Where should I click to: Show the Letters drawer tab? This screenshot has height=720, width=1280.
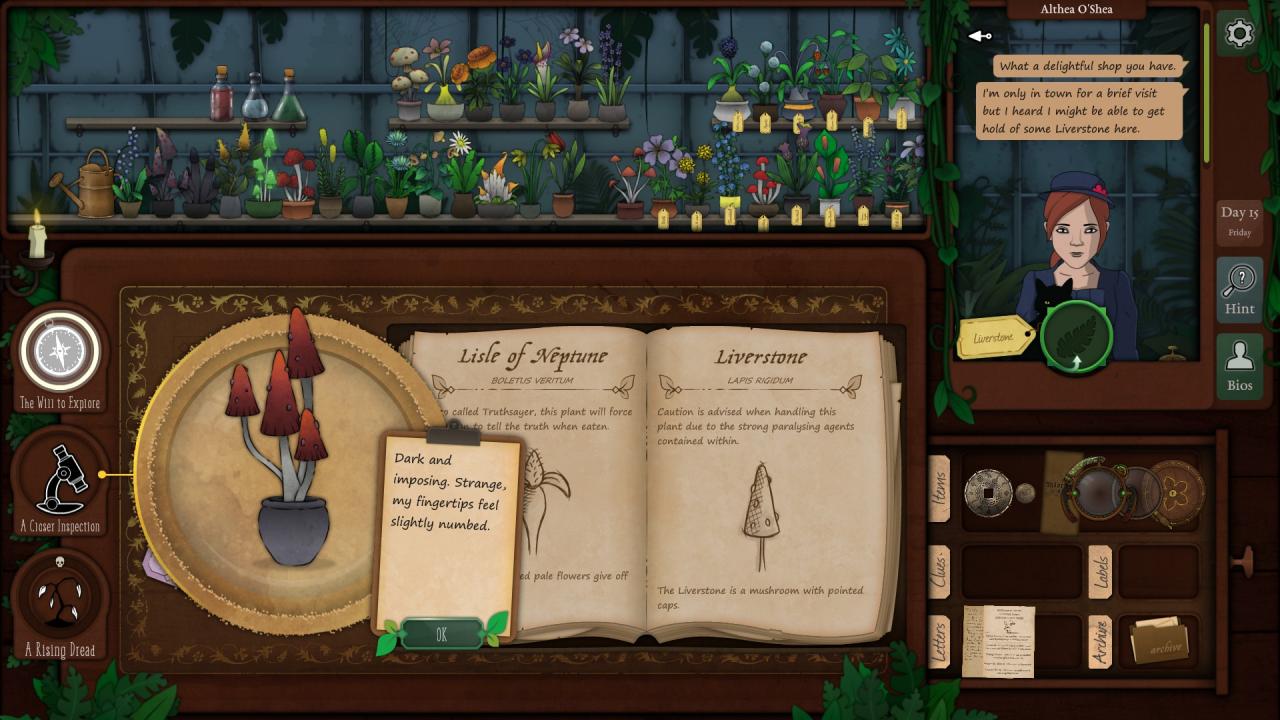940,641
